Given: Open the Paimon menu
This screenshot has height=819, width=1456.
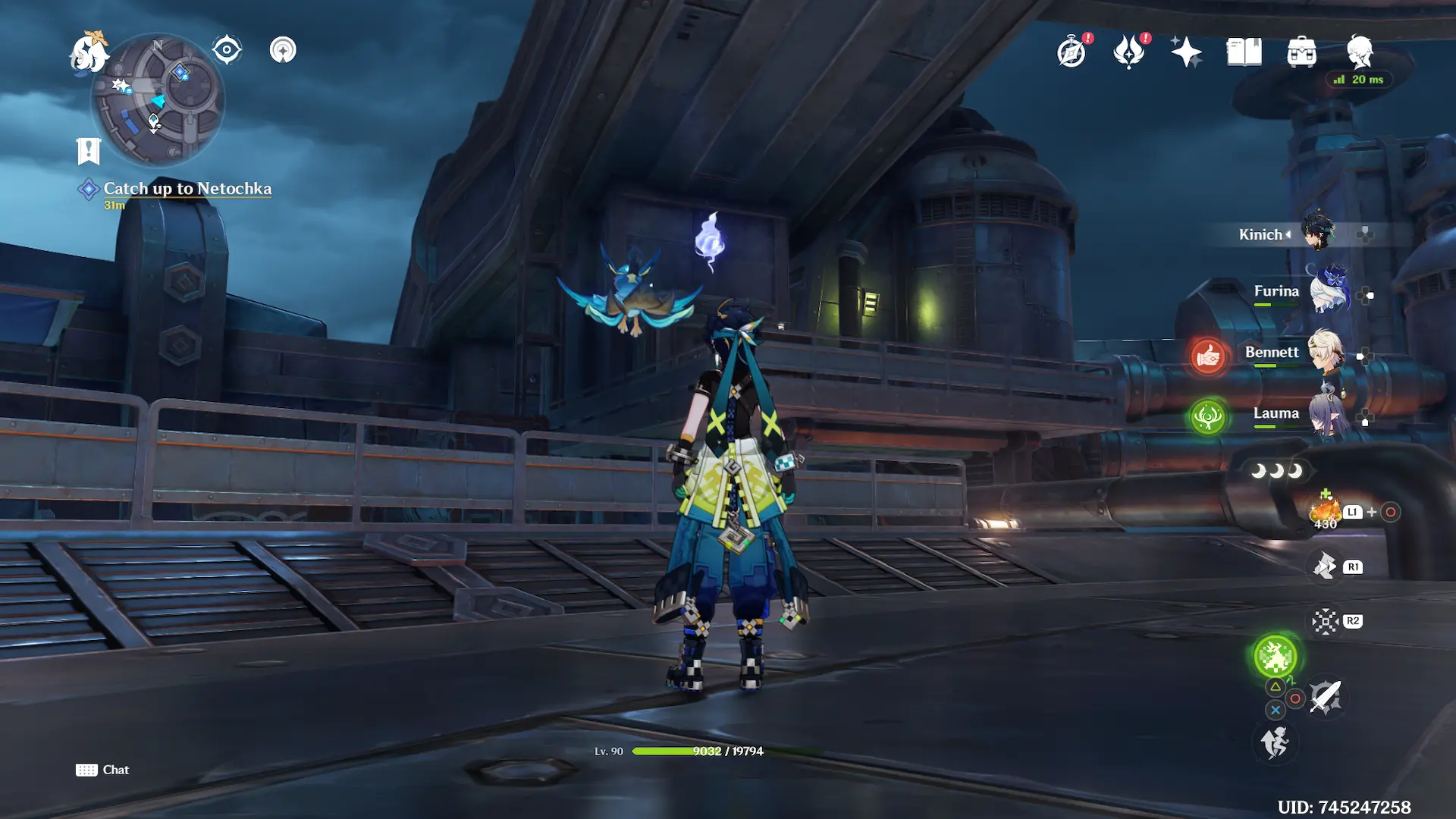Looking at the screenshot, I should click(x=89, y=53).
